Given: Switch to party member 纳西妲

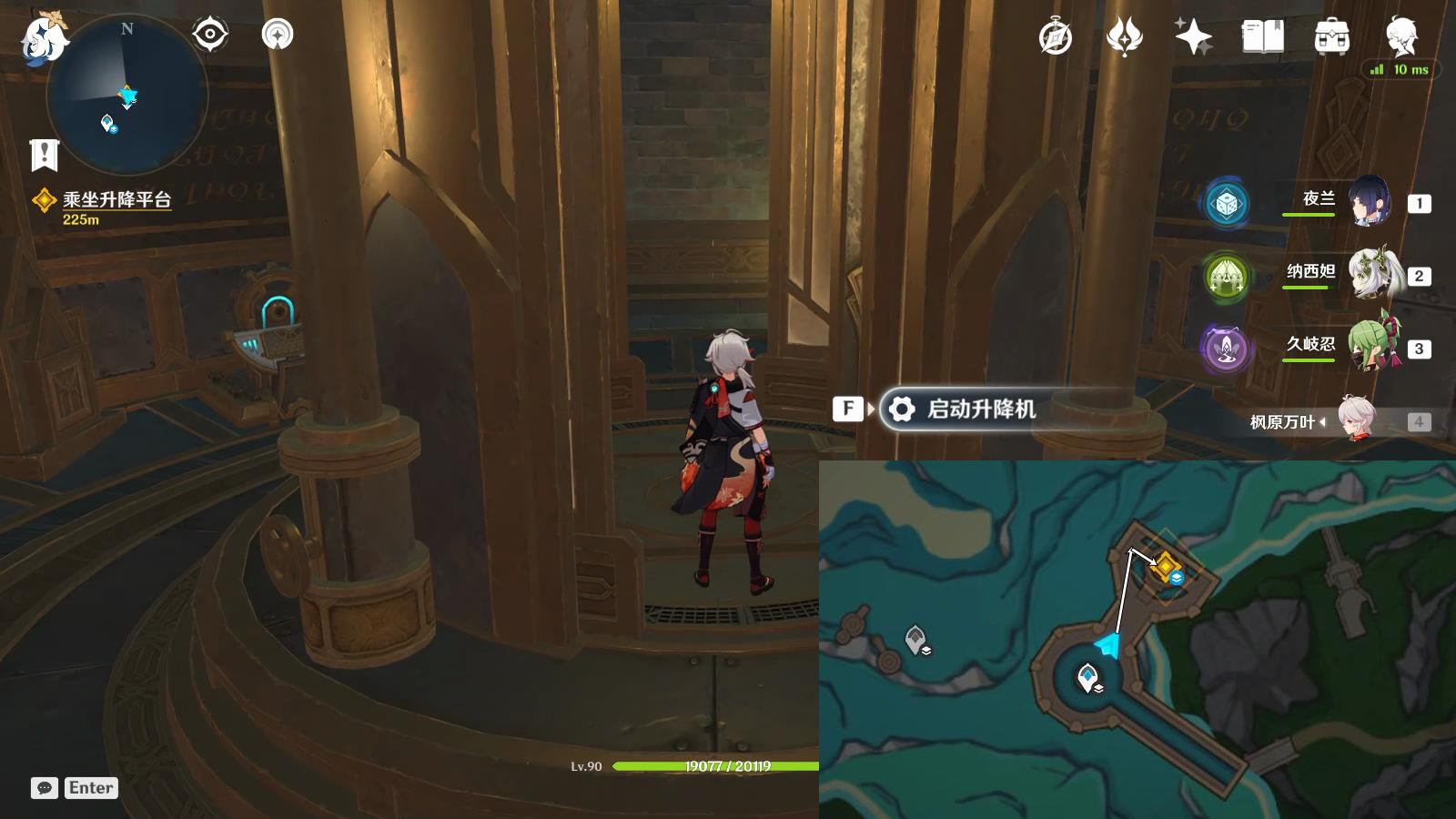Looking at the screenshot, I should (x=1374, y=275).
